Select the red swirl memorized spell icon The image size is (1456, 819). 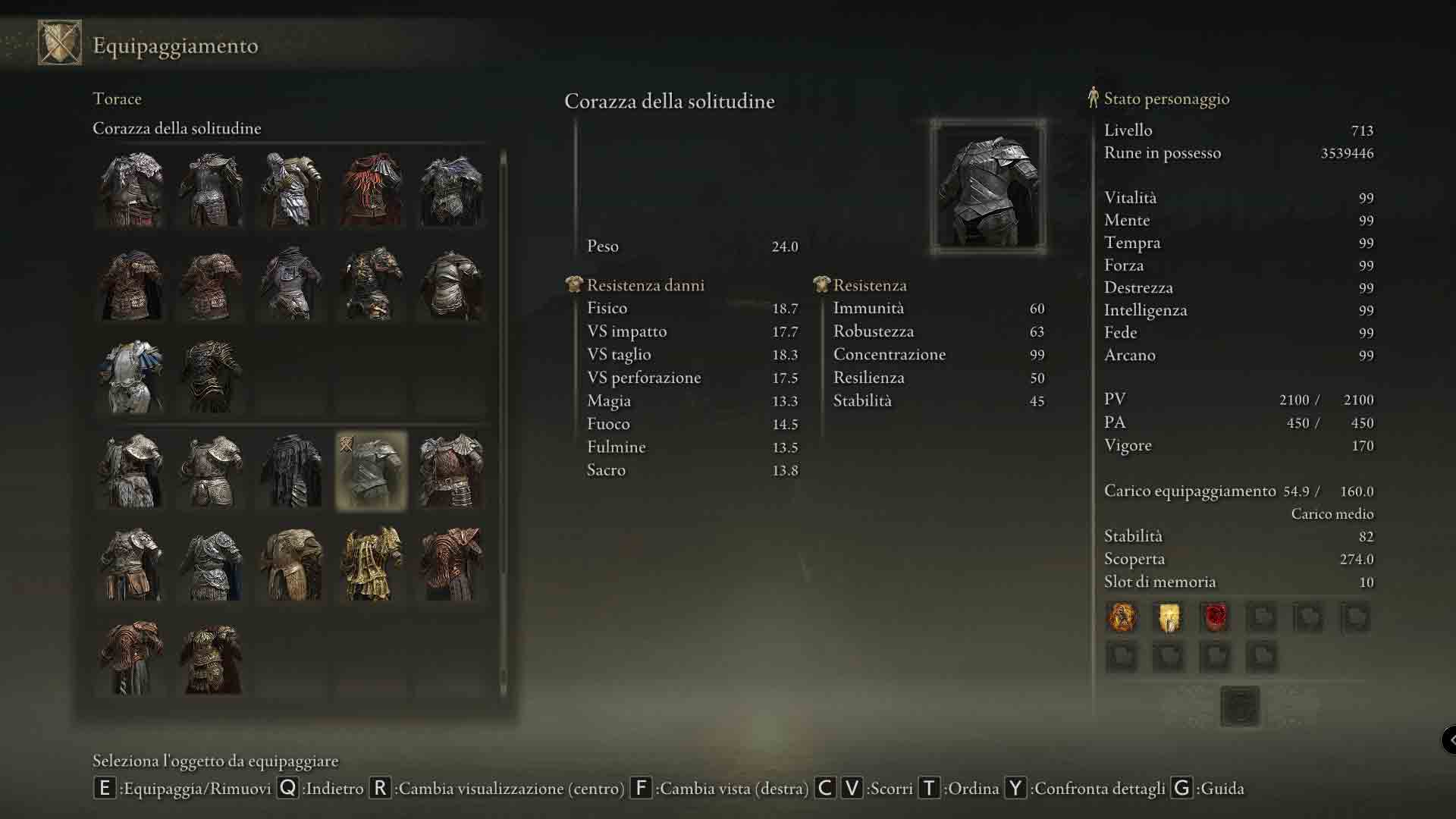coord(1216,617)
